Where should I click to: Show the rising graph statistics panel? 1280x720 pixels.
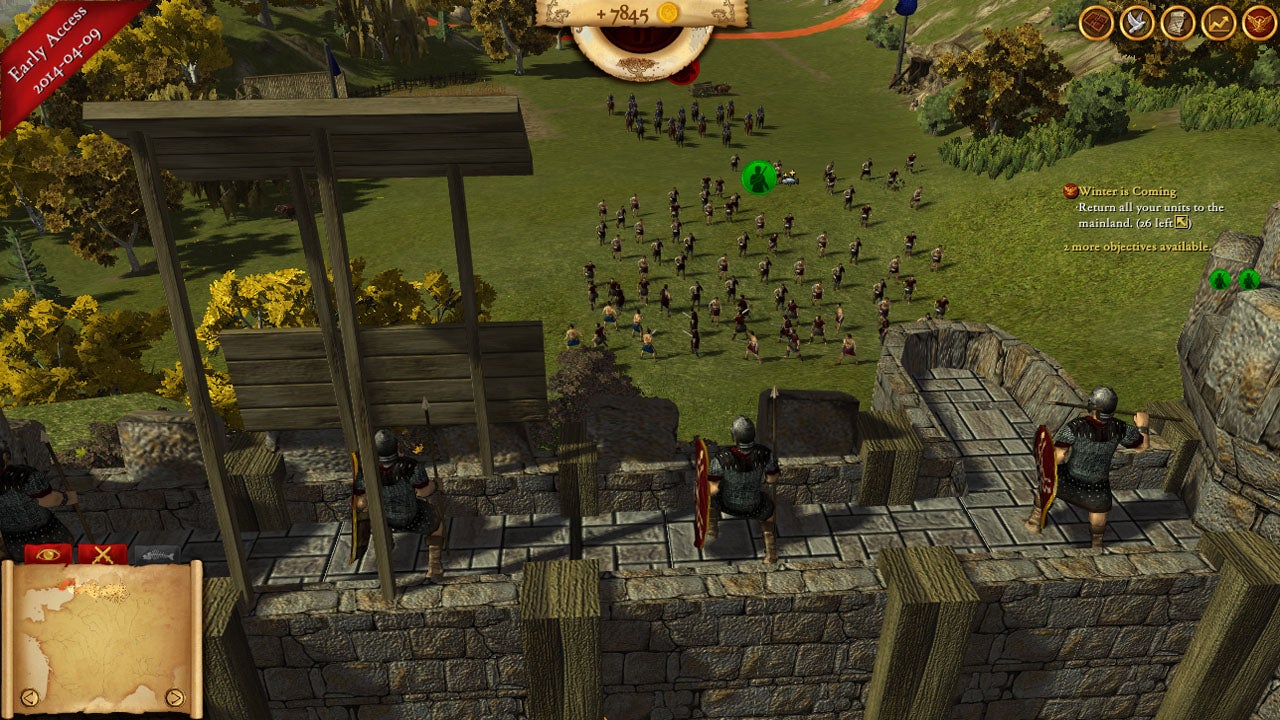click(x=1218, y=23)
